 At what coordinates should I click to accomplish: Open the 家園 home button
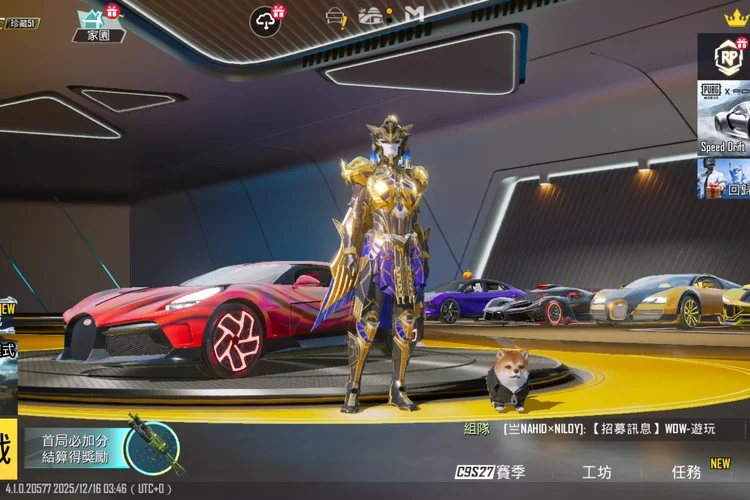99,24
